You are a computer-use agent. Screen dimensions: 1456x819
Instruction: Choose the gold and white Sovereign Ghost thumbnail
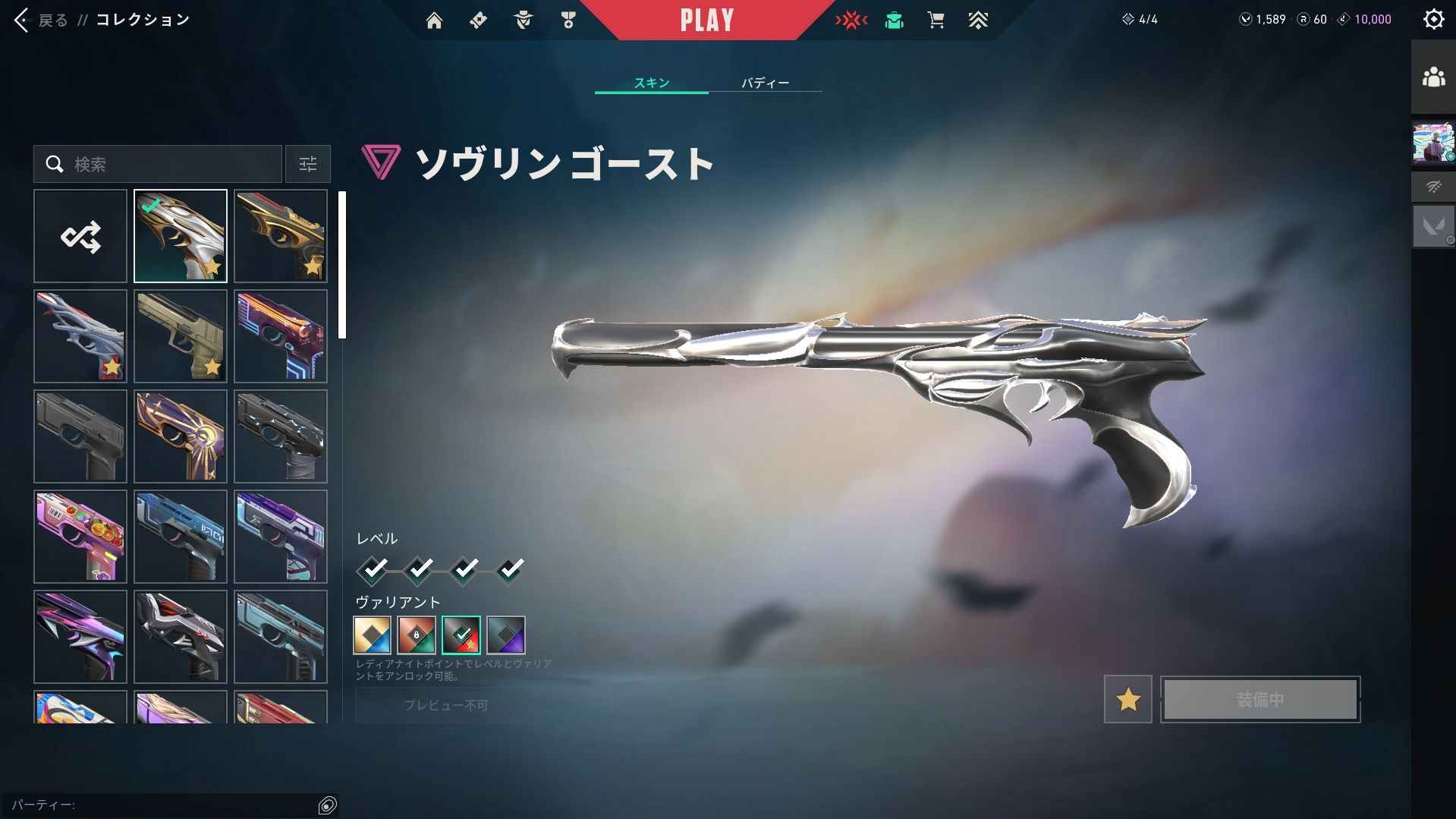pos(181,236)
